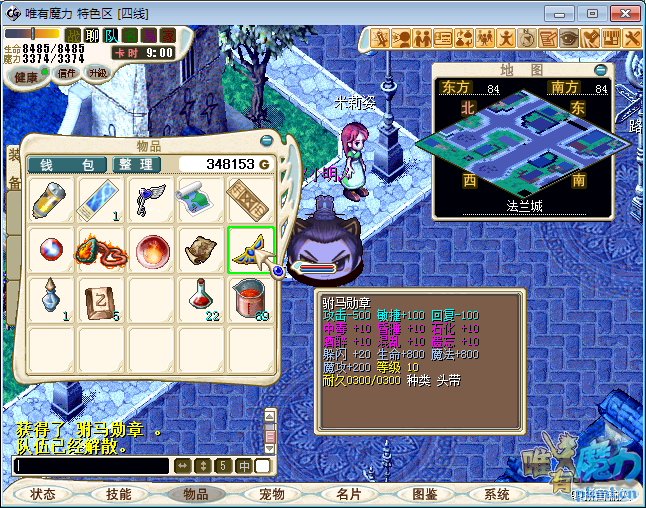Toggle the eye icon in top toolbar
Image resolution: width=646 pixels, height=508 pixels.
[568, 38]
